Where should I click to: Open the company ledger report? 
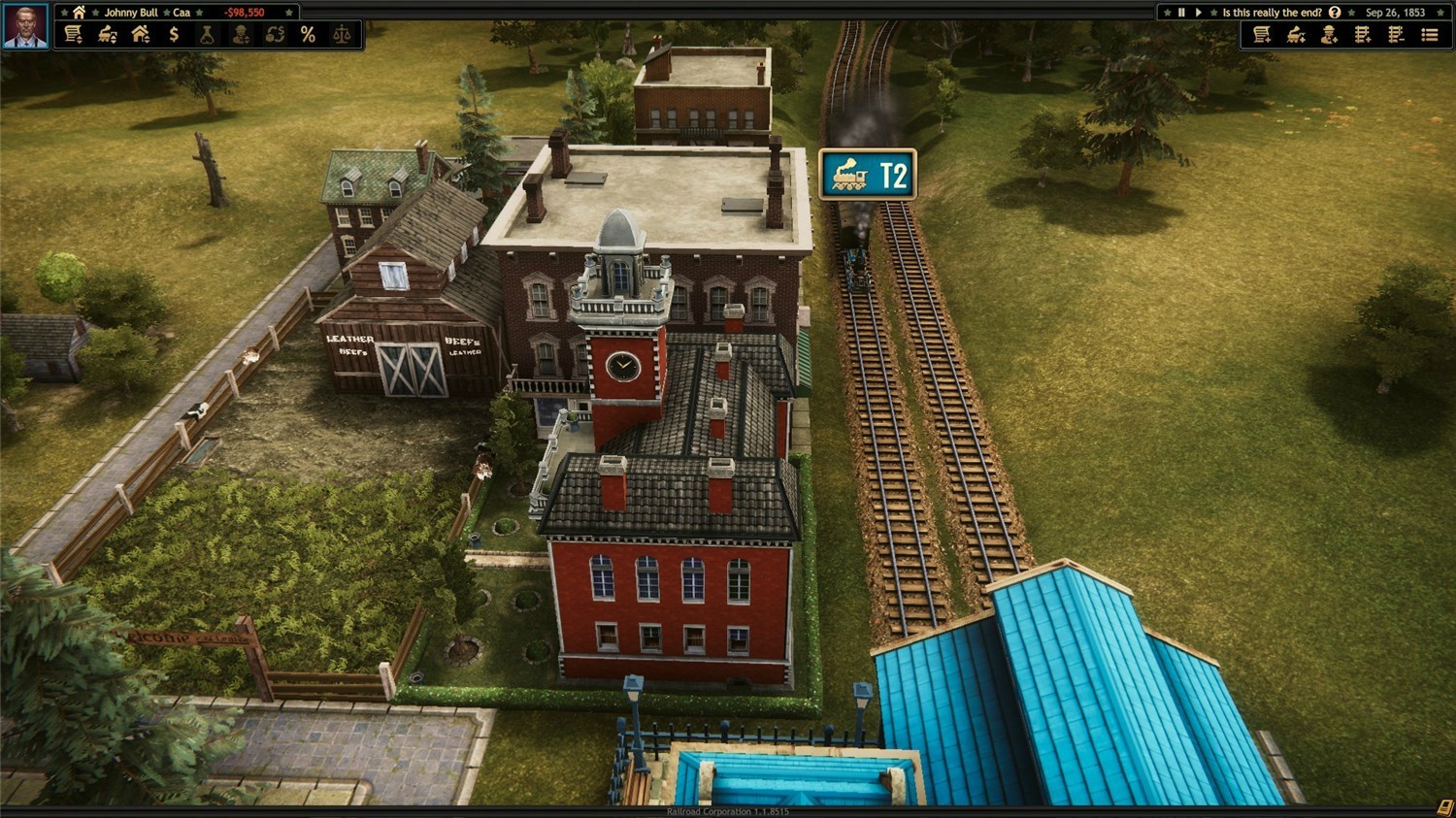point(73,33)
